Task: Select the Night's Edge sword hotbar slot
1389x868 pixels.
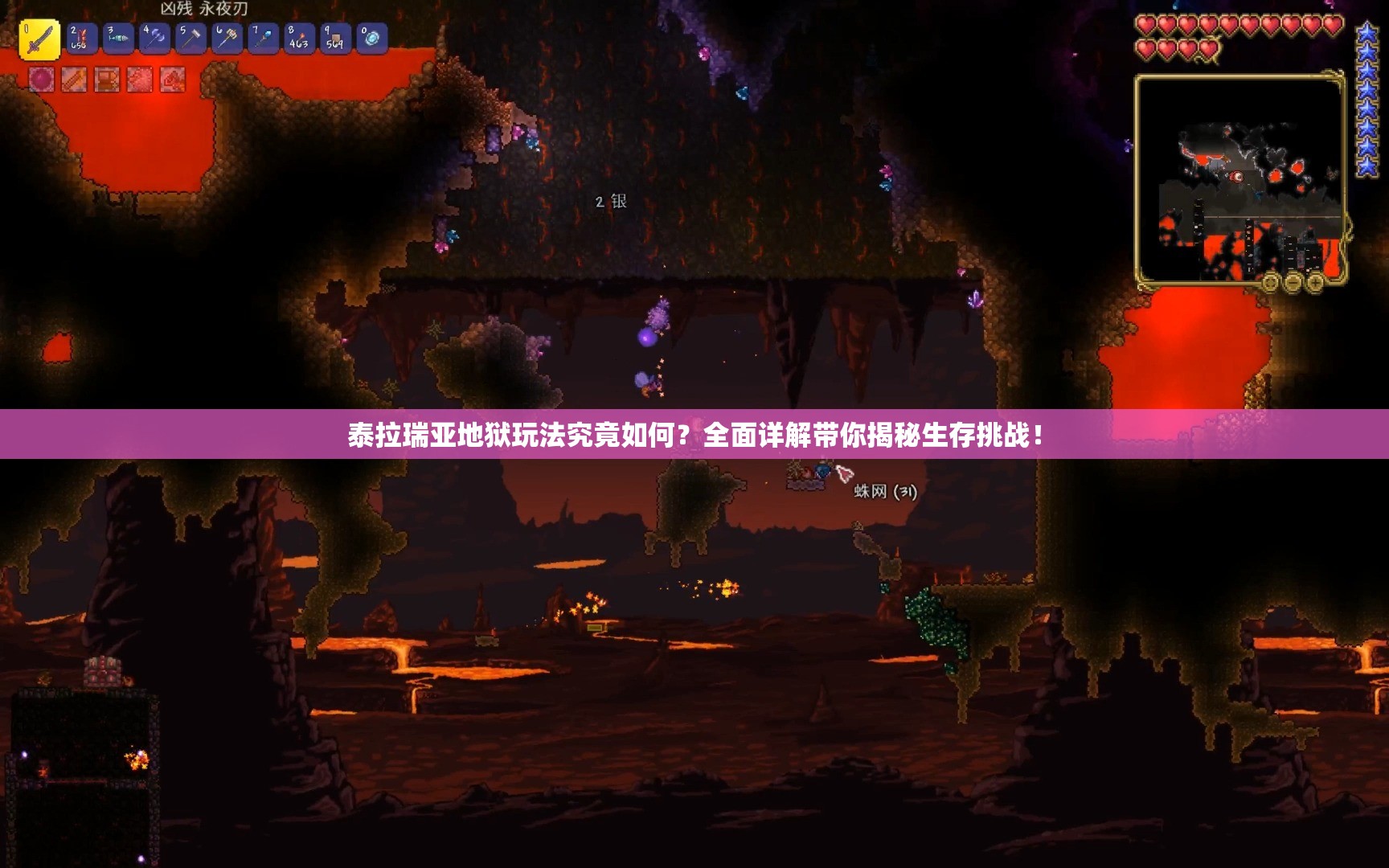Action: click(39, 40)
